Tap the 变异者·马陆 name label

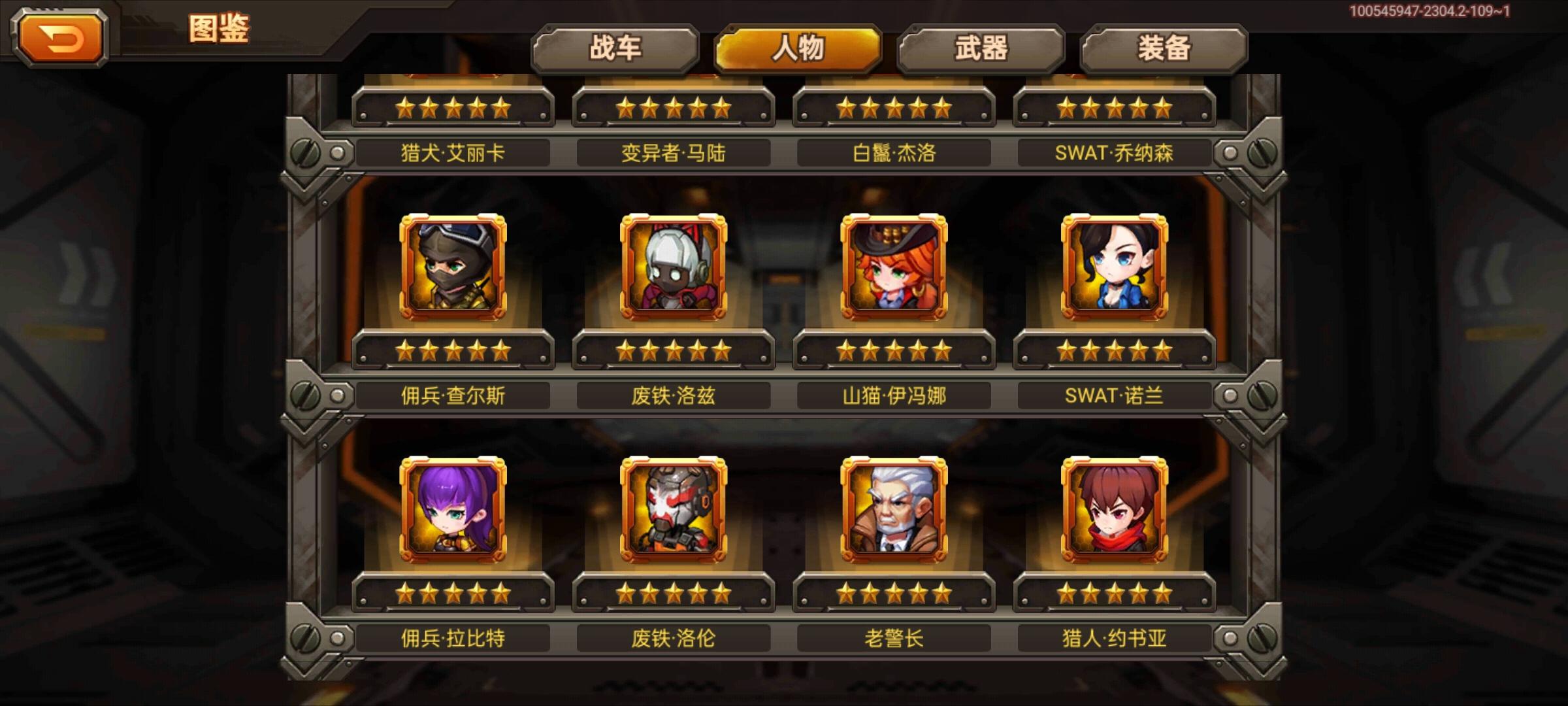(x=674, y=152)
